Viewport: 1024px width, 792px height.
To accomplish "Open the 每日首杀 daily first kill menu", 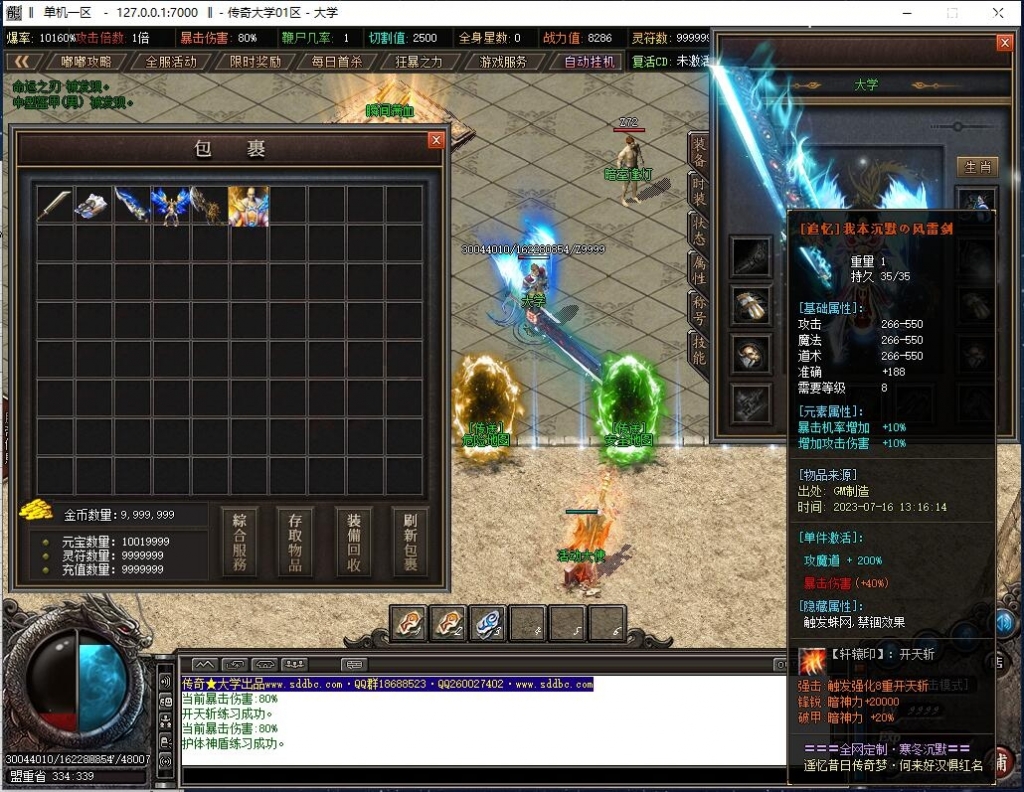I will (x=336, y=61).
